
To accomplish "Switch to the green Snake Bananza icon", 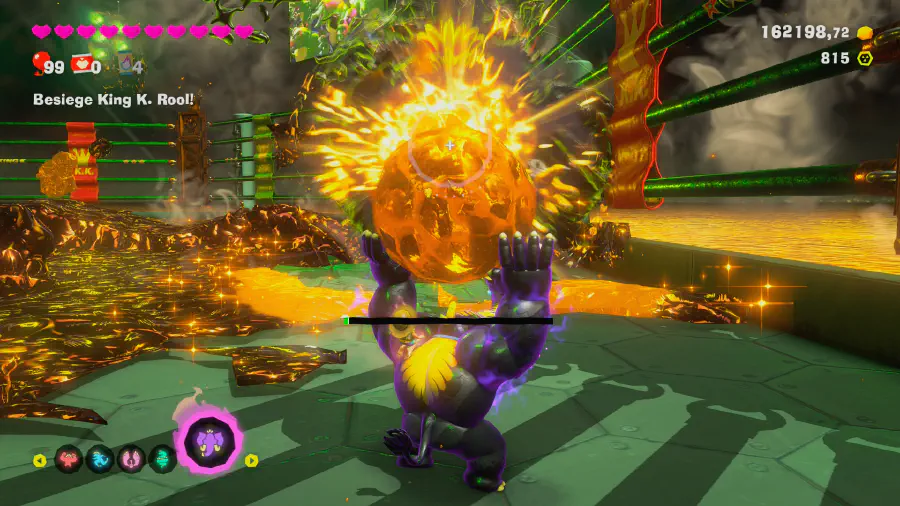I will [162, 460].
